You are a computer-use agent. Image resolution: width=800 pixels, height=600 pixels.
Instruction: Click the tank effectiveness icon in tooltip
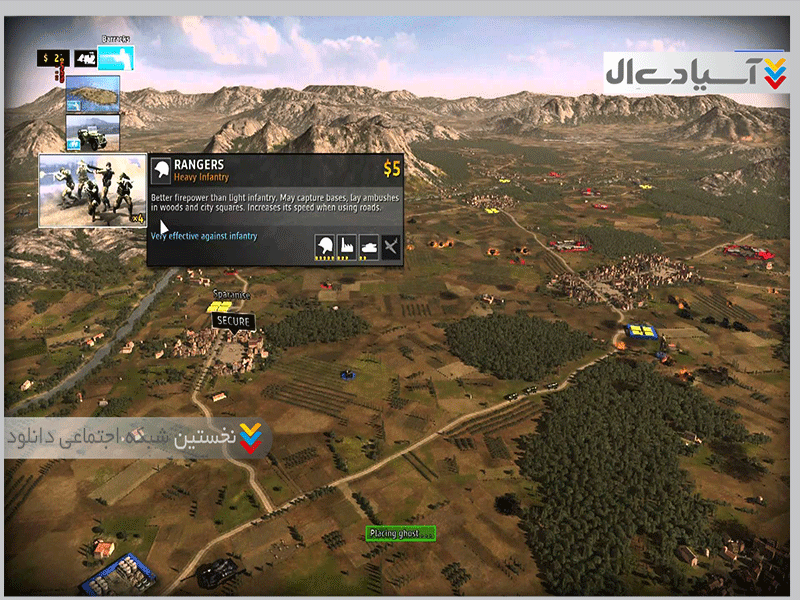[x=368, y=245]
